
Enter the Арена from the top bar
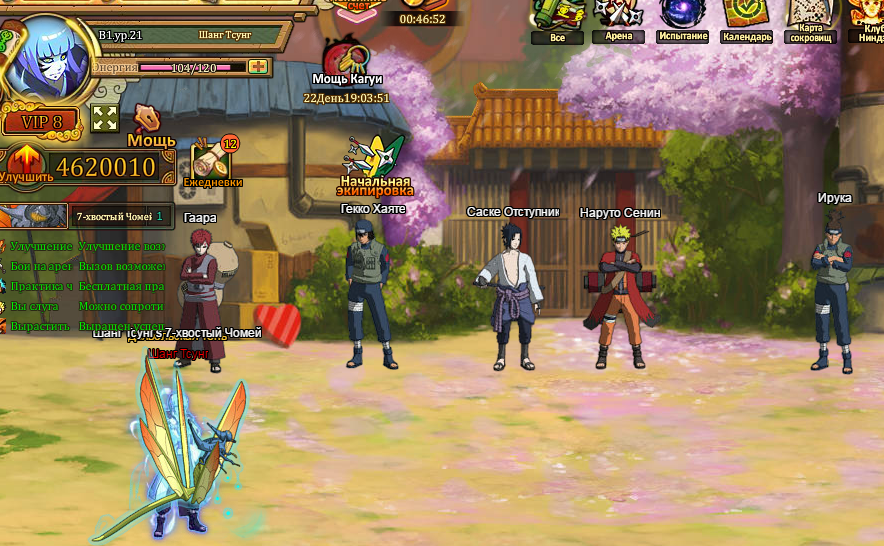[x=618, y=17]
